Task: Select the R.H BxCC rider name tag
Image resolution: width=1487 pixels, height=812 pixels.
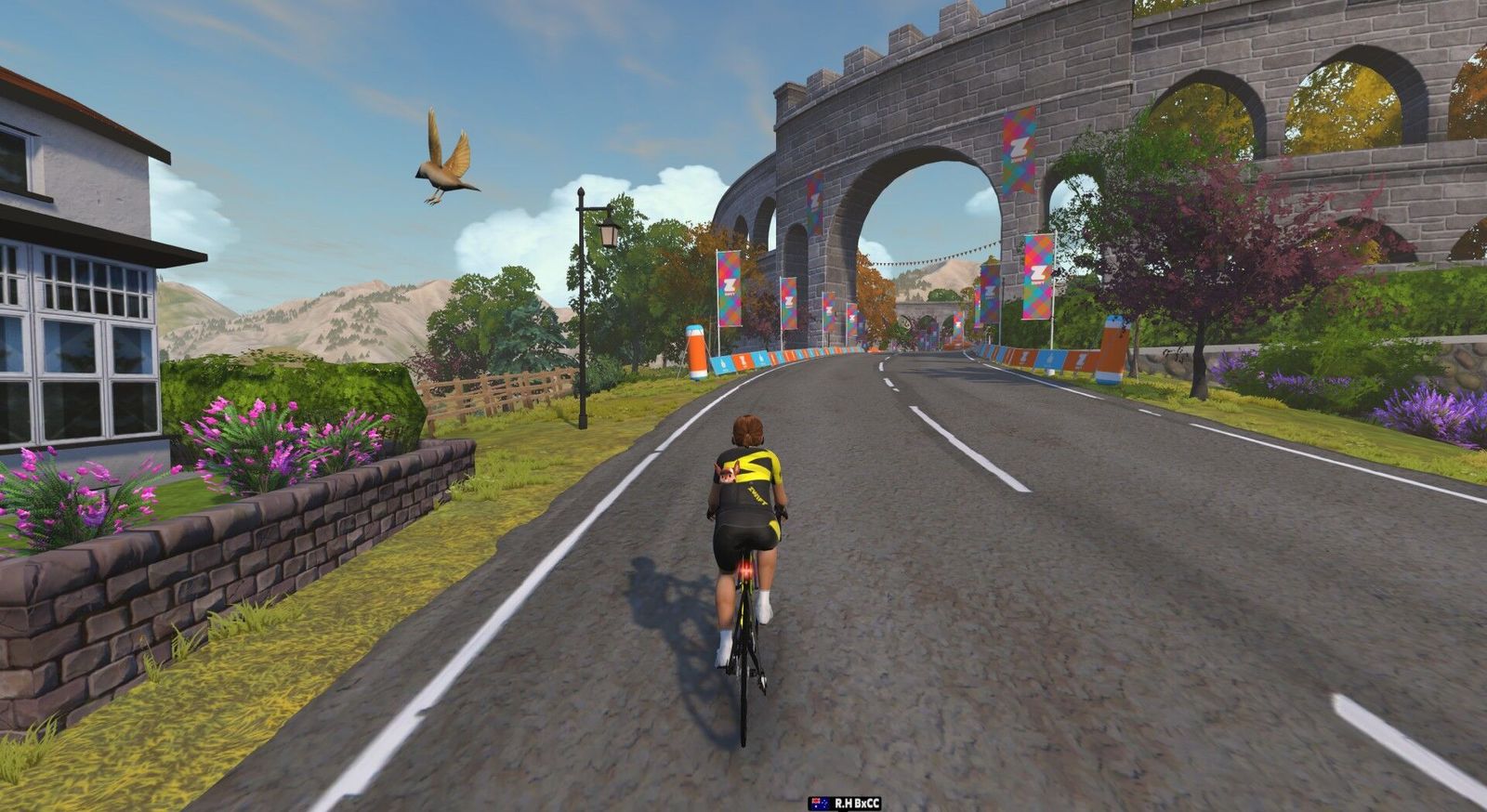Action: [x=846, y=803]
